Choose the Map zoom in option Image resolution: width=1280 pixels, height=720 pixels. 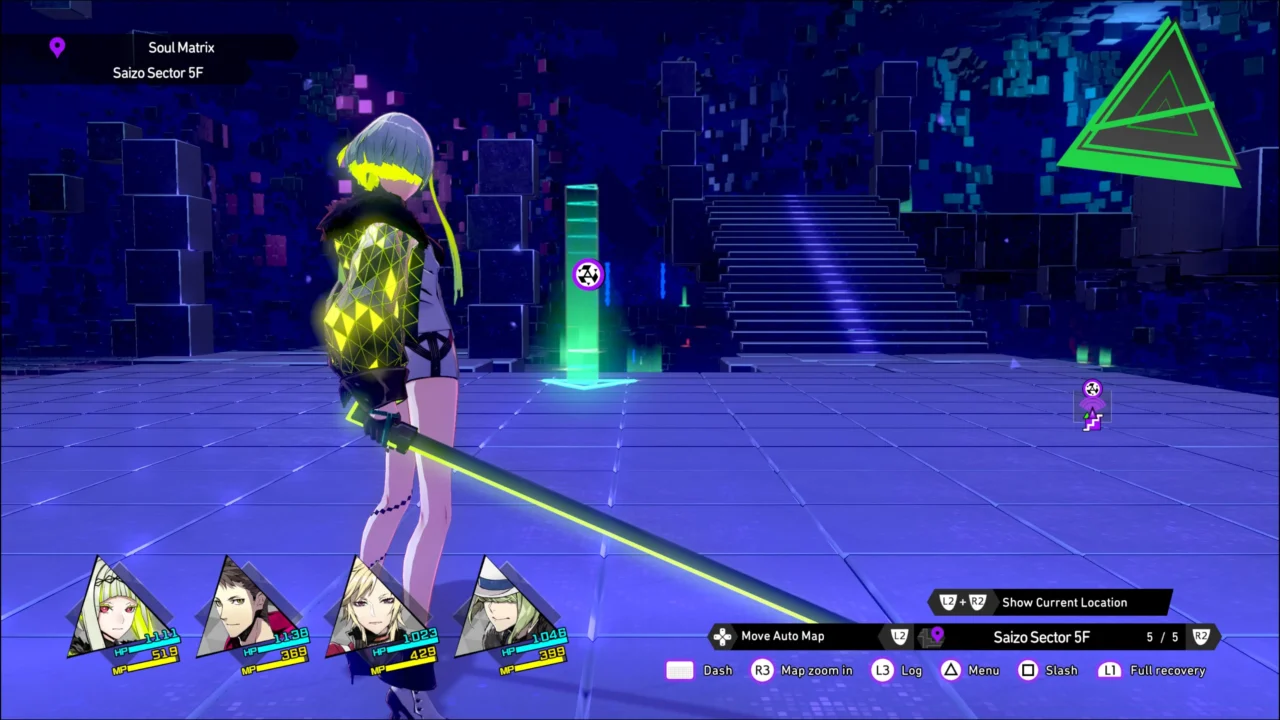(x=816, y=670)
